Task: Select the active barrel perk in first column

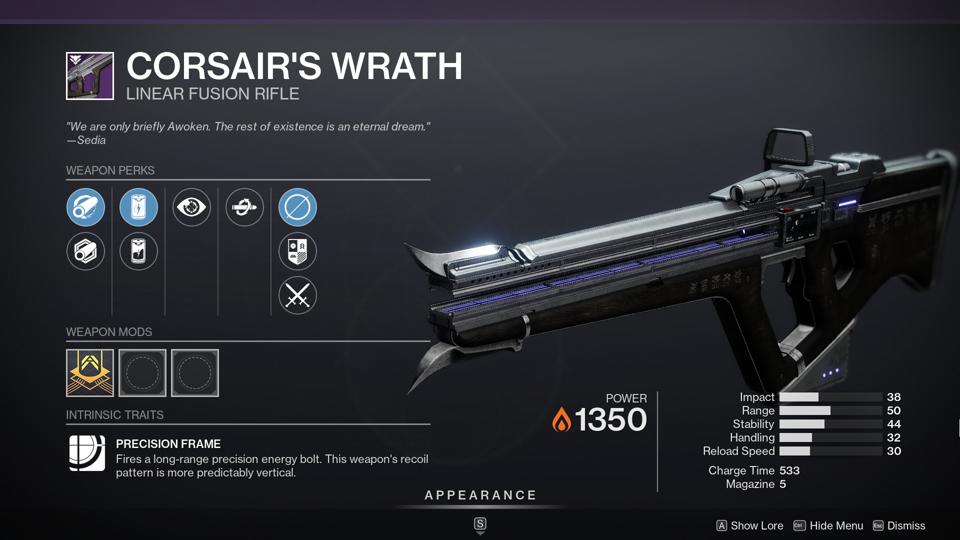Action: pos(85,208)
